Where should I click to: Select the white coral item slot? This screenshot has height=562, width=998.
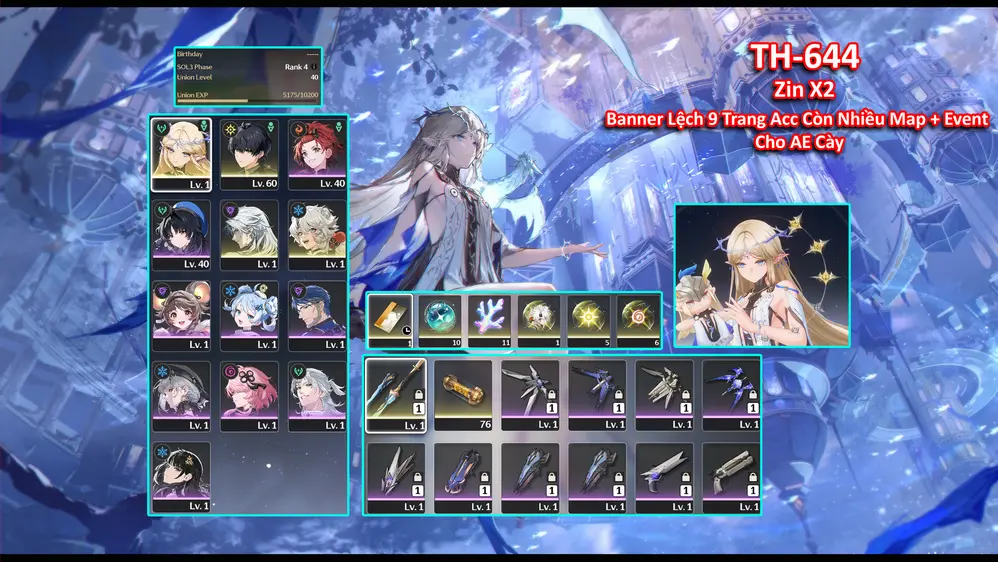click(x=489, y=320)
